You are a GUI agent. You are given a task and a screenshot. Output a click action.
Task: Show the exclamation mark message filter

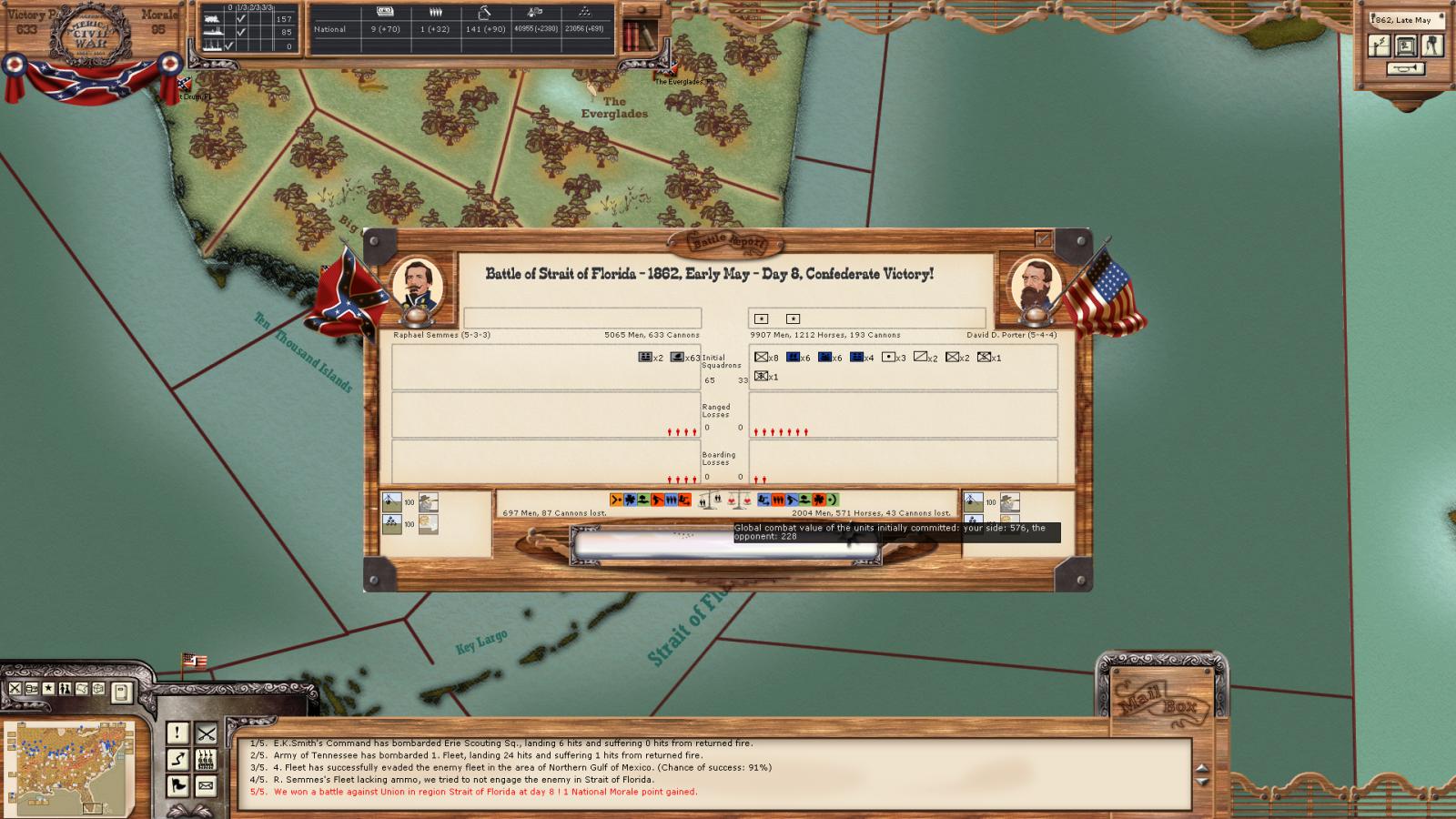(x=177, y=733)
